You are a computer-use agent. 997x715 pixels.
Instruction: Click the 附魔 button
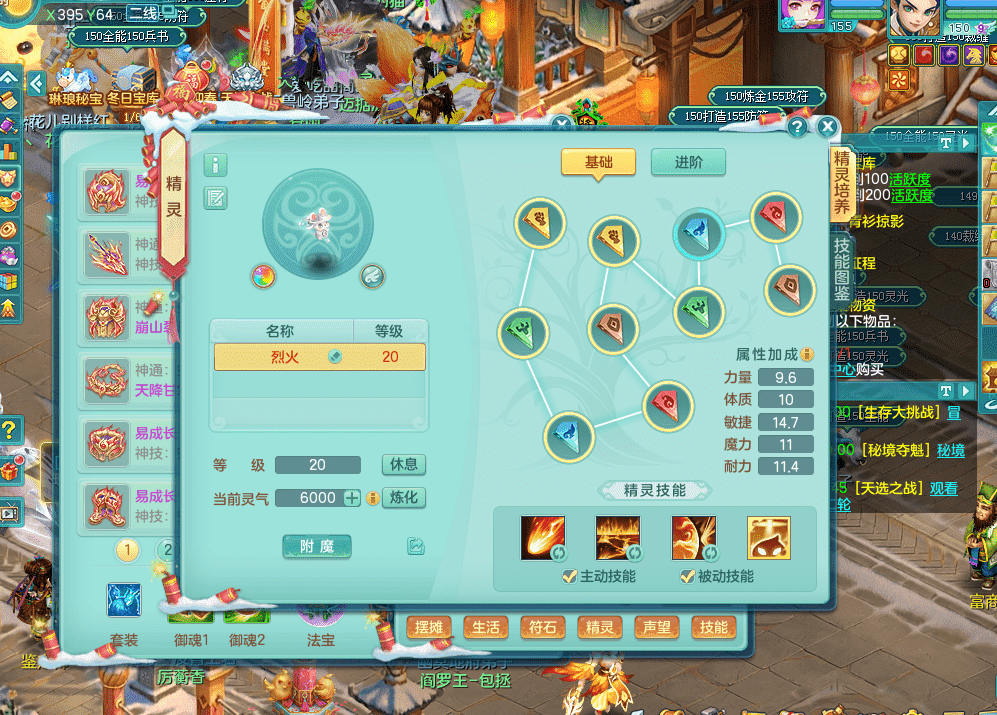(x=317, y=546)
